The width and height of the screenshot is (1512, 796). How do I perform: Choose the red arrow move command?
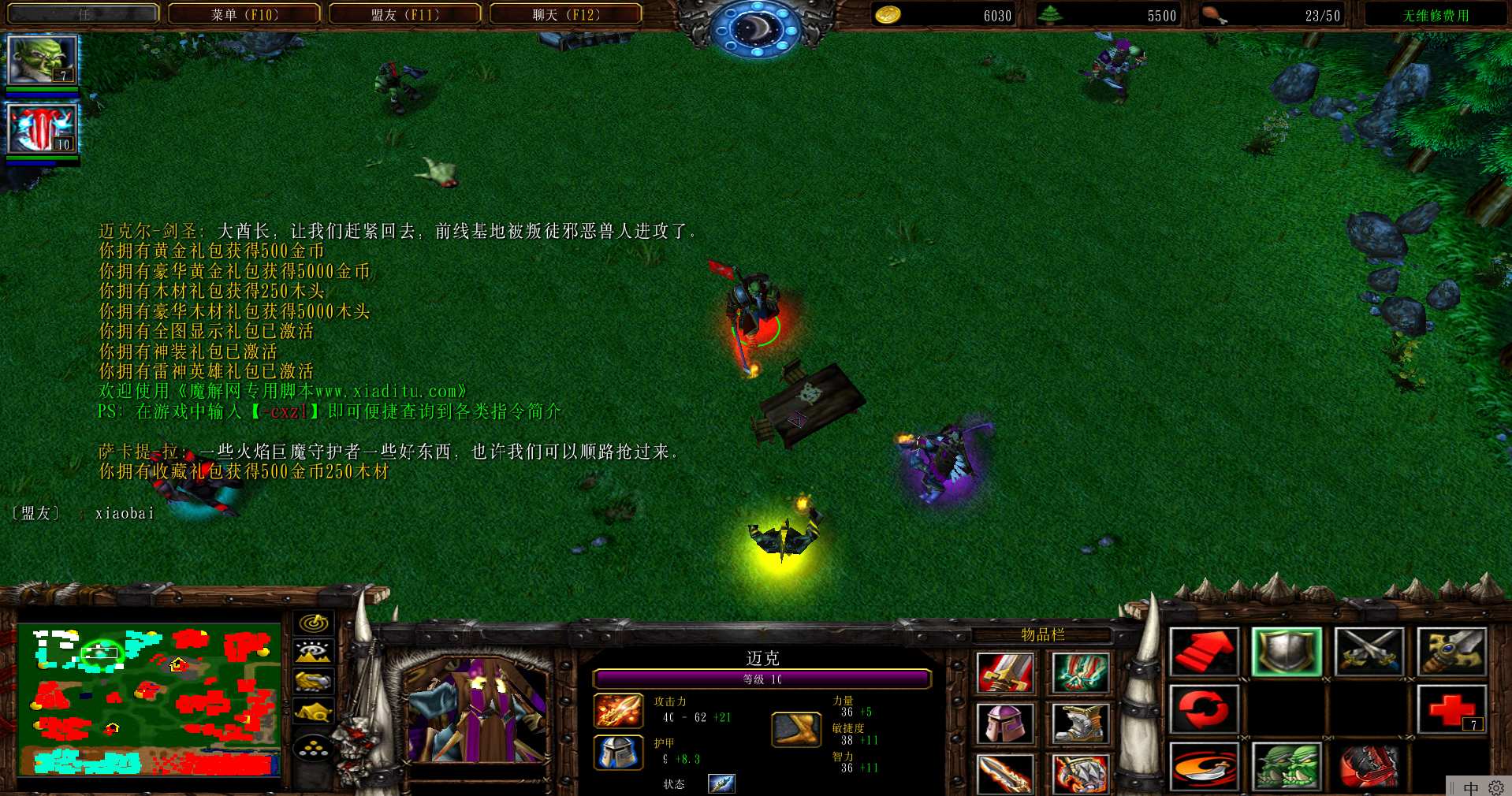[x=1204, y=652]
